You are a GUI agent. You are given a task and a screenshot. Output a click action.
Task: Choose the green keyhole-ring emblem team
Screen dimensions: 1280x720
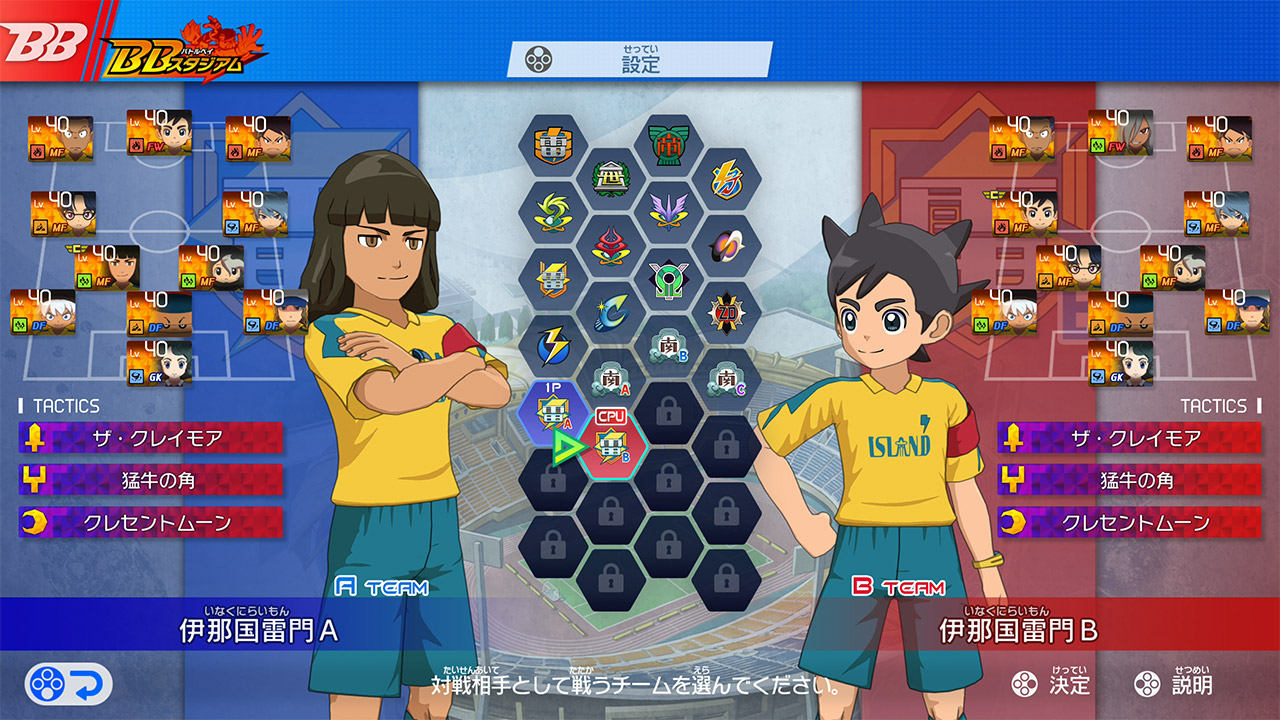coord(668,278)
